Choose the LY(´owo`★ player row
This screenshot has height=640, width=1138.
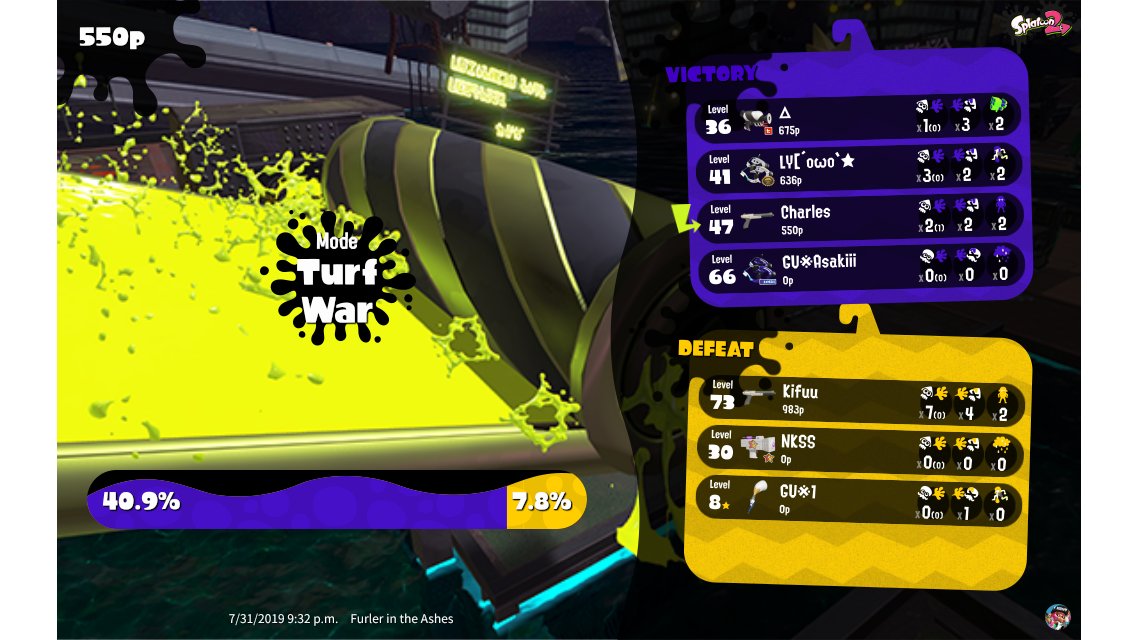pyautogui.click(x=858, y=167)
